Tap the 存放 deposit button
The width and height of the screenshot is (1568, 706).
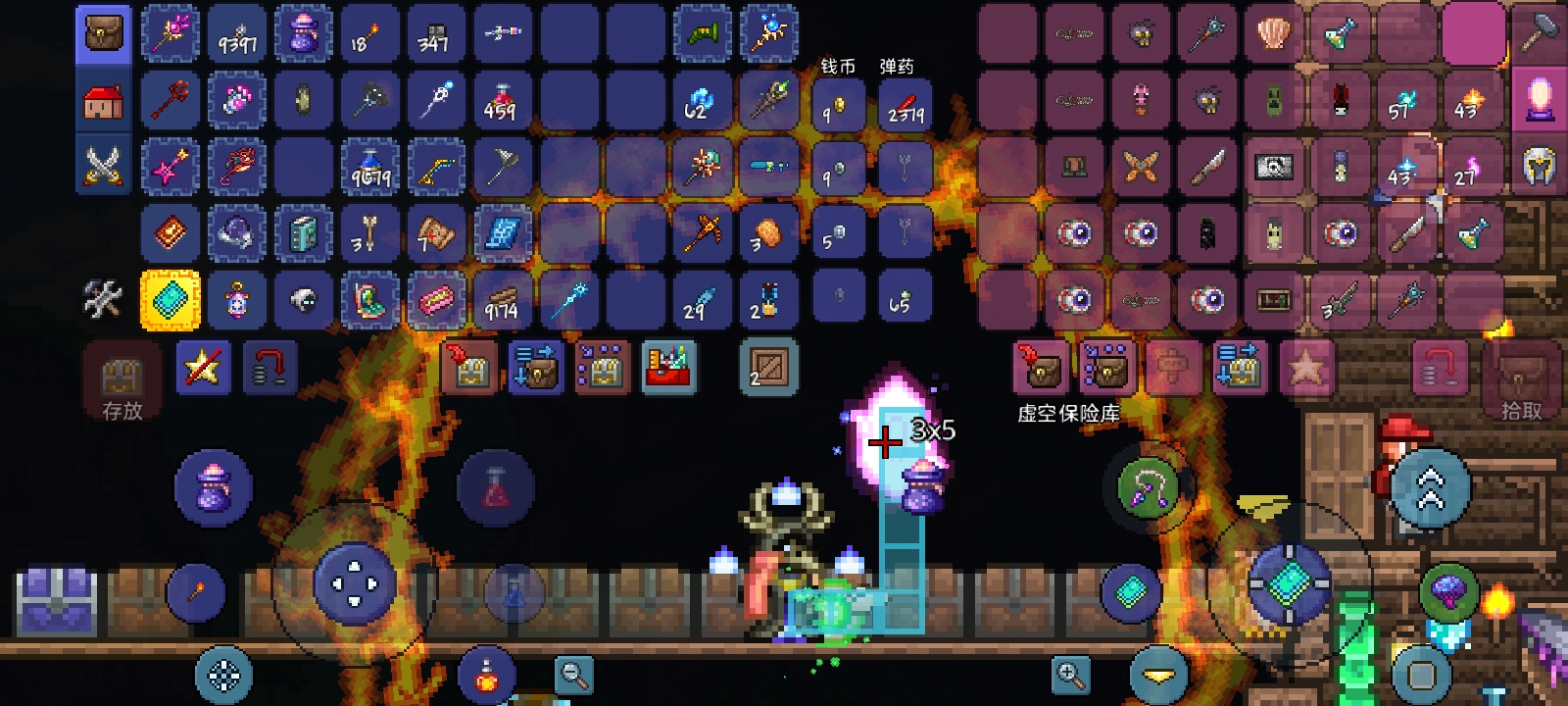click(x=122, y=384)
